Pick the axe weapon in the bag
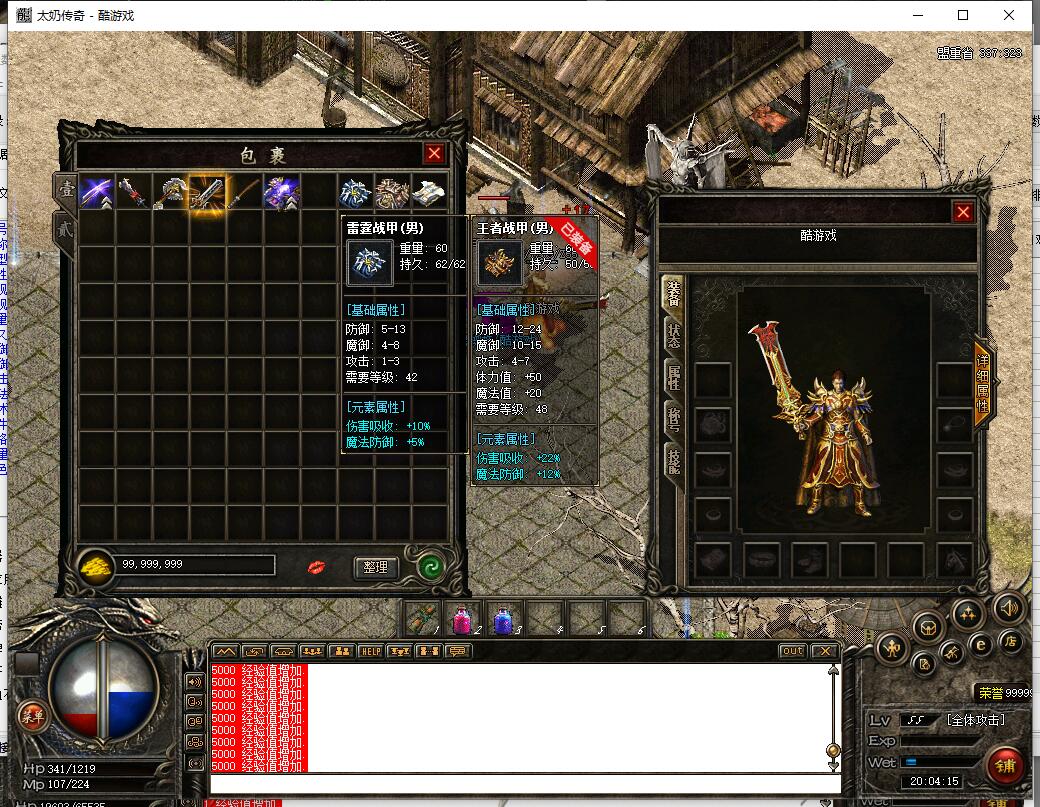The height and width of the screenshot is (807, 1040). tap(170, 193)
